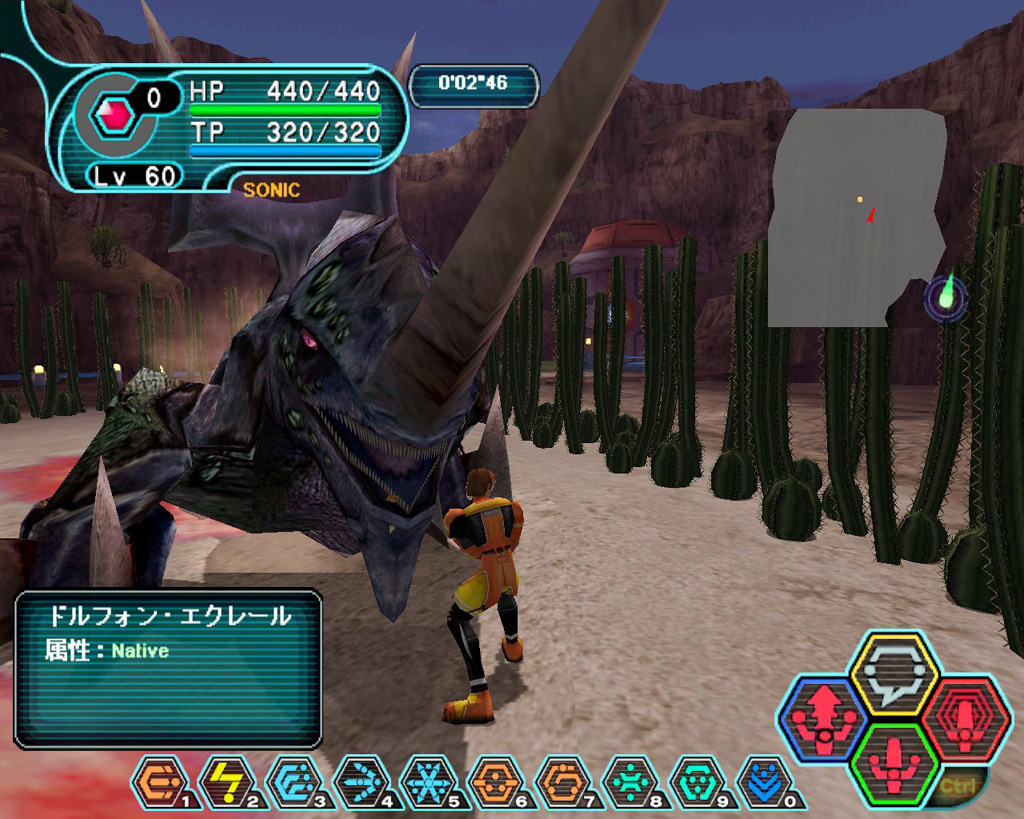
Task: Activate quick slot 7 orange ring icon
Action: 562,782
